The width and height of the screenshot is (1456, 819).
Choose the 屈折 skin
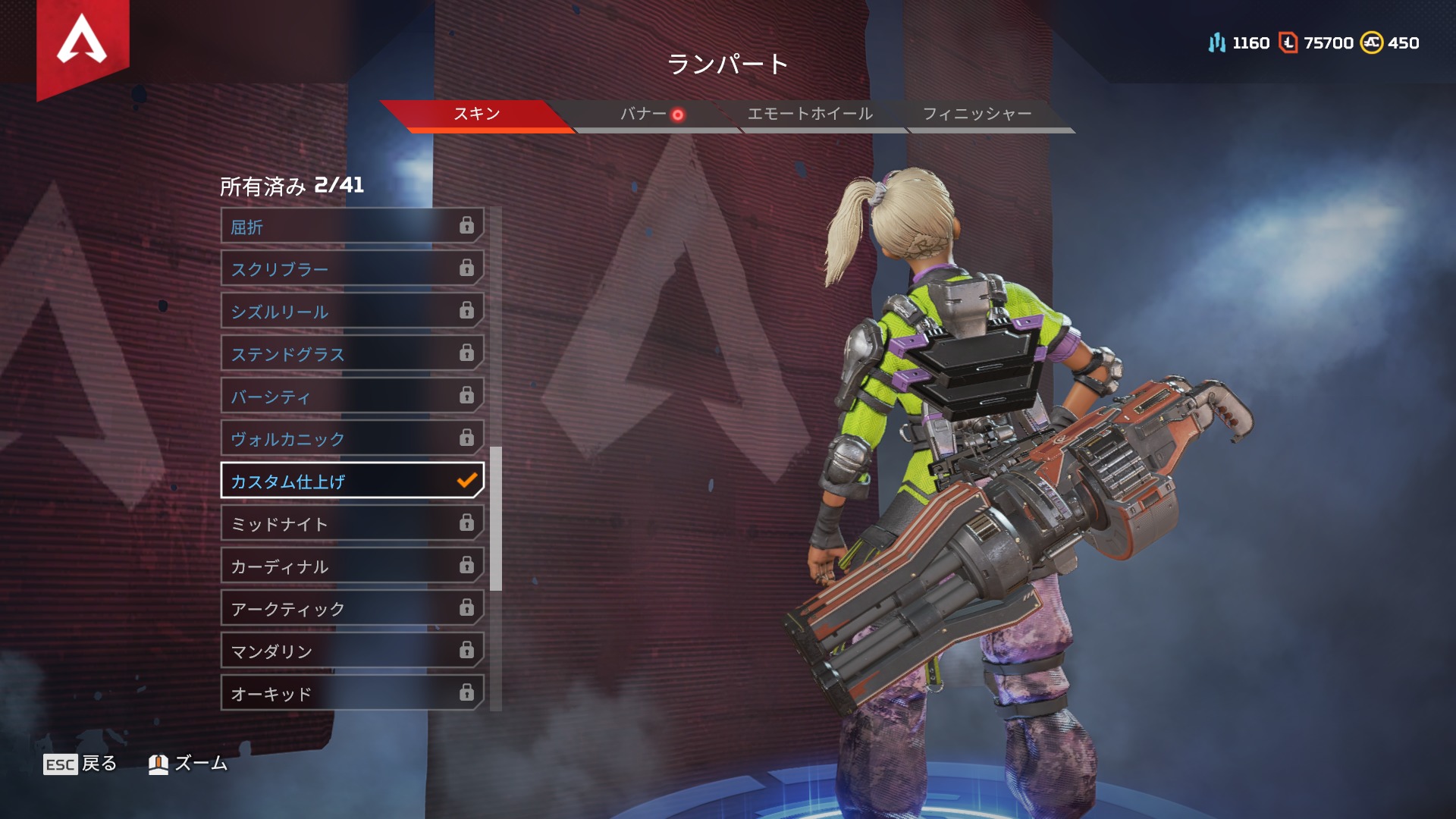point(352,226)
